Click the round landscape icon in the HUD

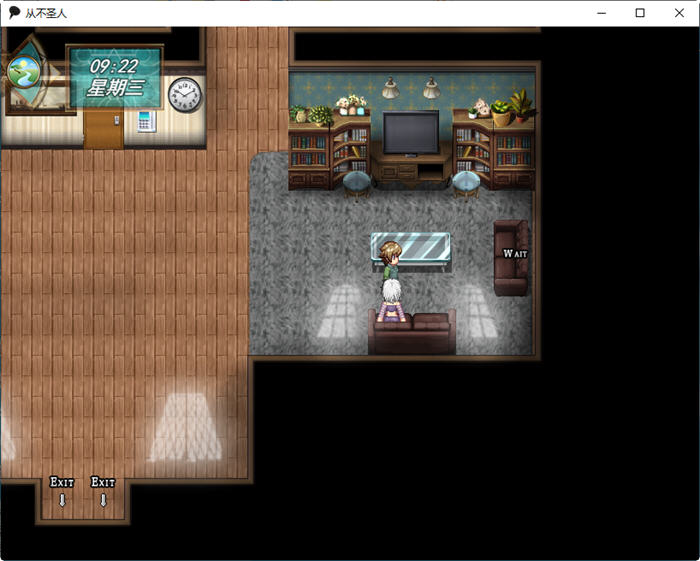pos(22,72)
